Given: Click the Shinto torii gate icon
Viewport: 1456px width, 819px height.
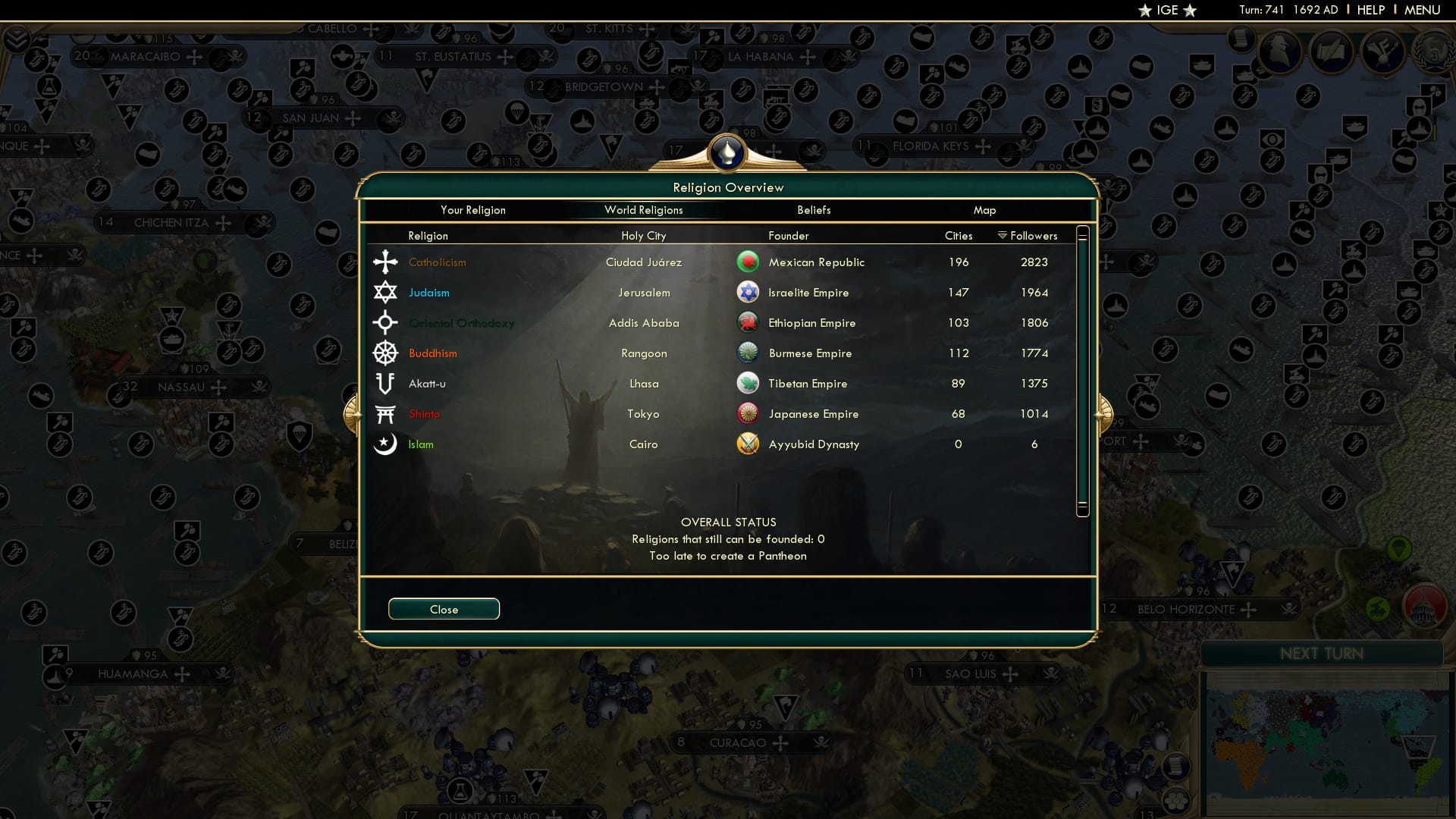Looking at the screenshot, I should coord(384,413).
